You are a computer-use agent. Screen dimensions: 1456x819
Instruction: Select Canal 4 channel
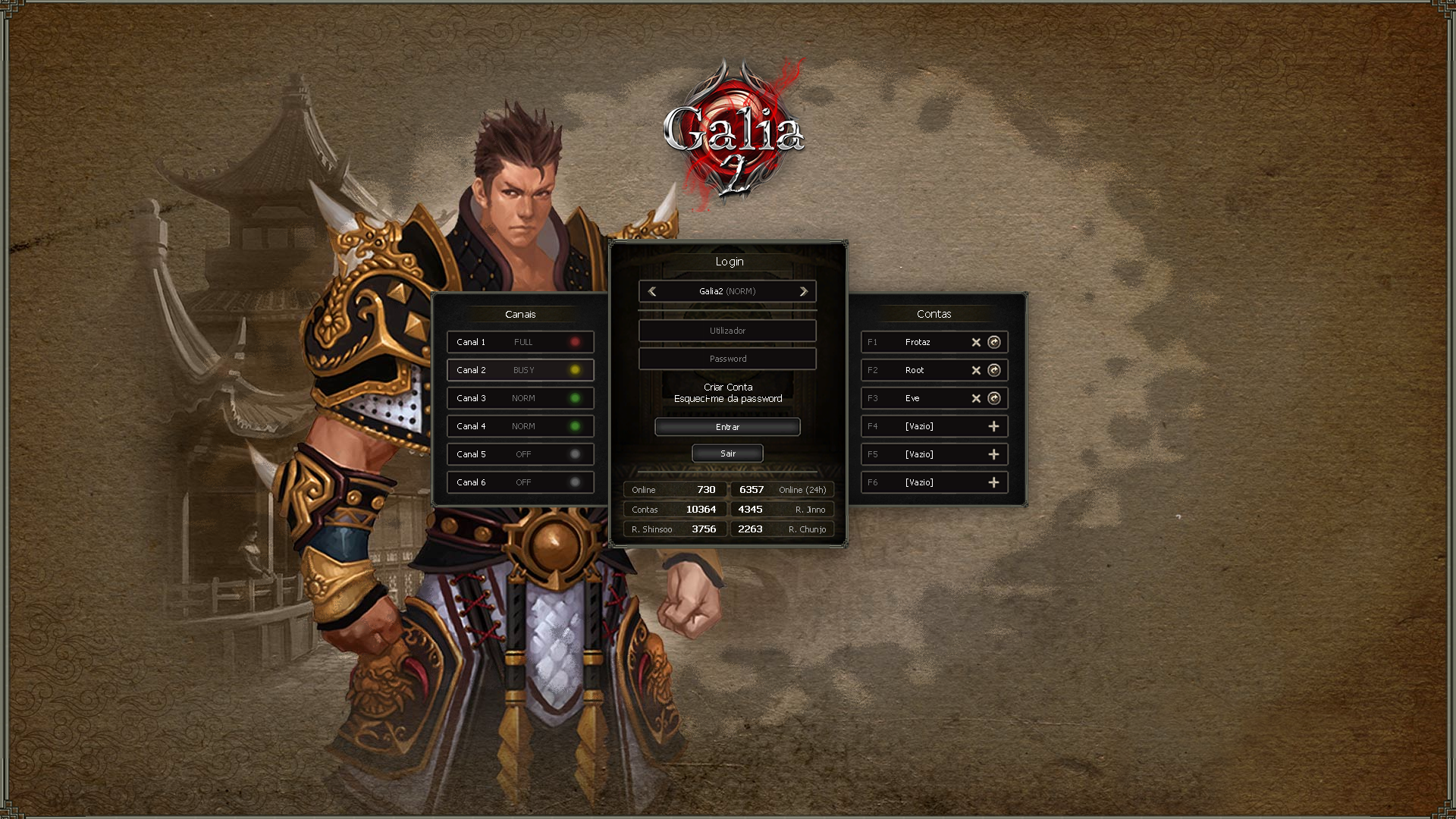click(x=520, y=426)
